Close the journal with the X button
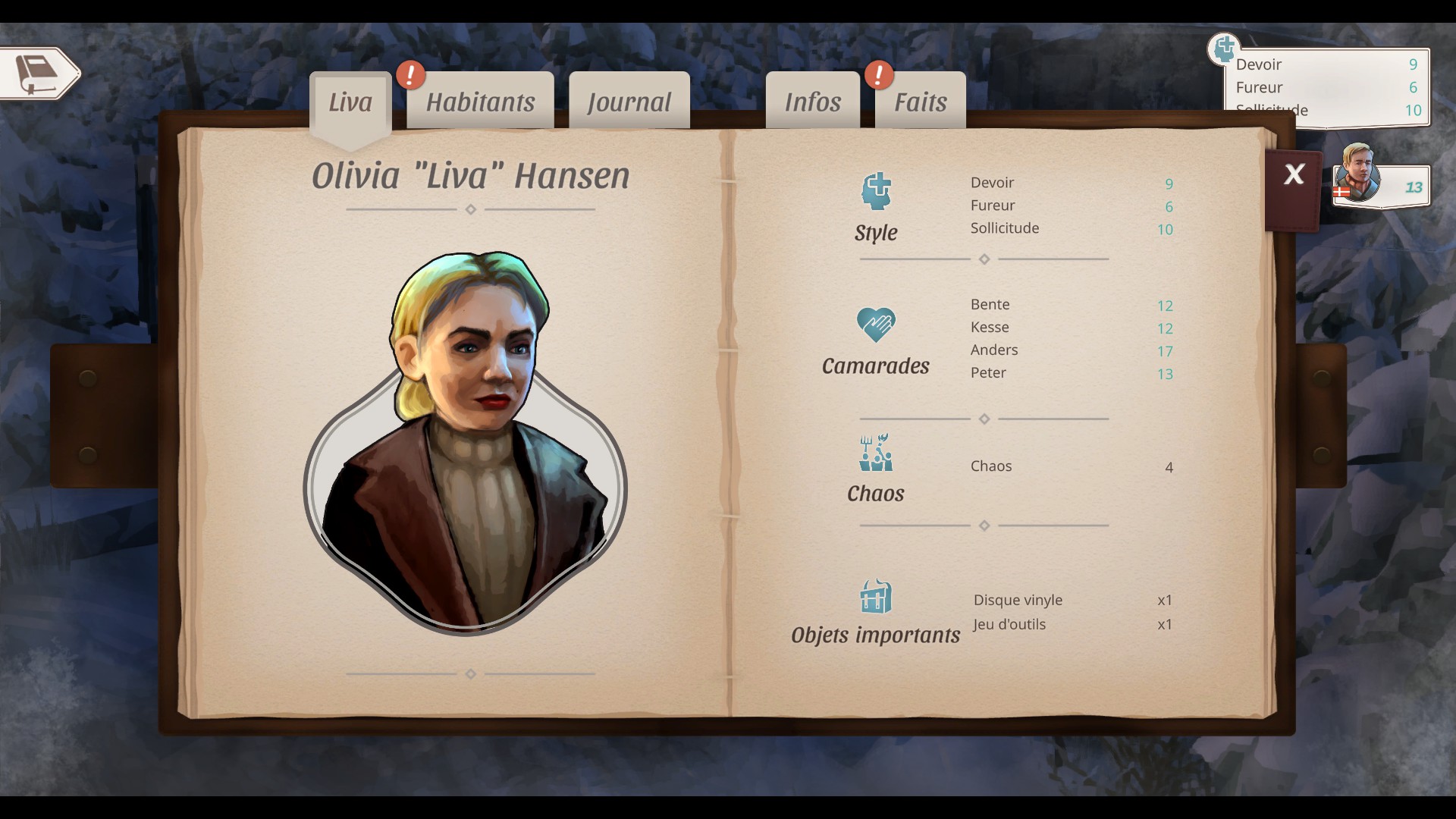1456x819 pixels. 1294,175
